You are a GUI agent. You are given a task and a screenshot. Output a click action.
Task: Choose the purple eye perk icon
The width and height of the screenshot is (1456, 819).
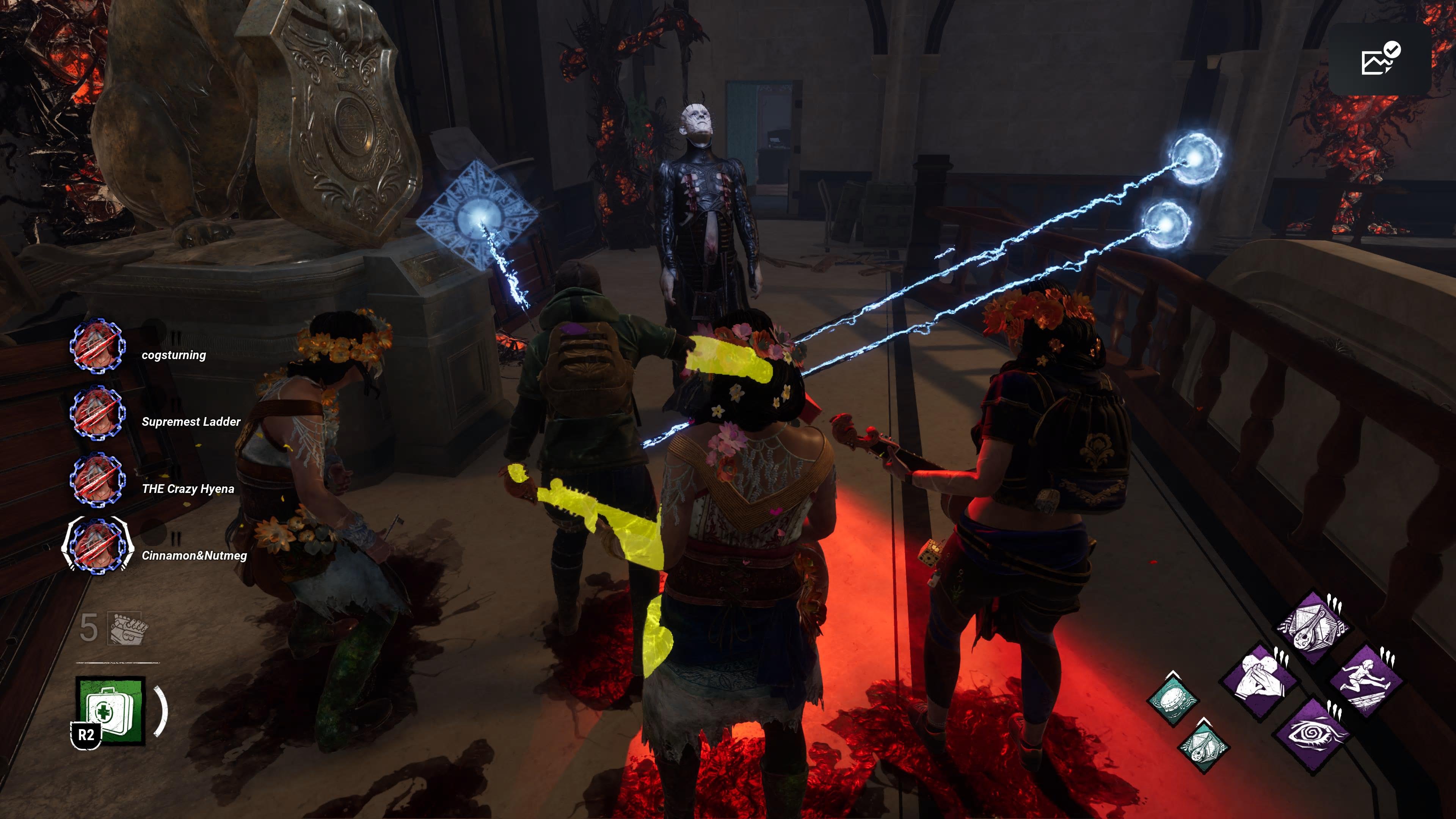click(1313, 734)
